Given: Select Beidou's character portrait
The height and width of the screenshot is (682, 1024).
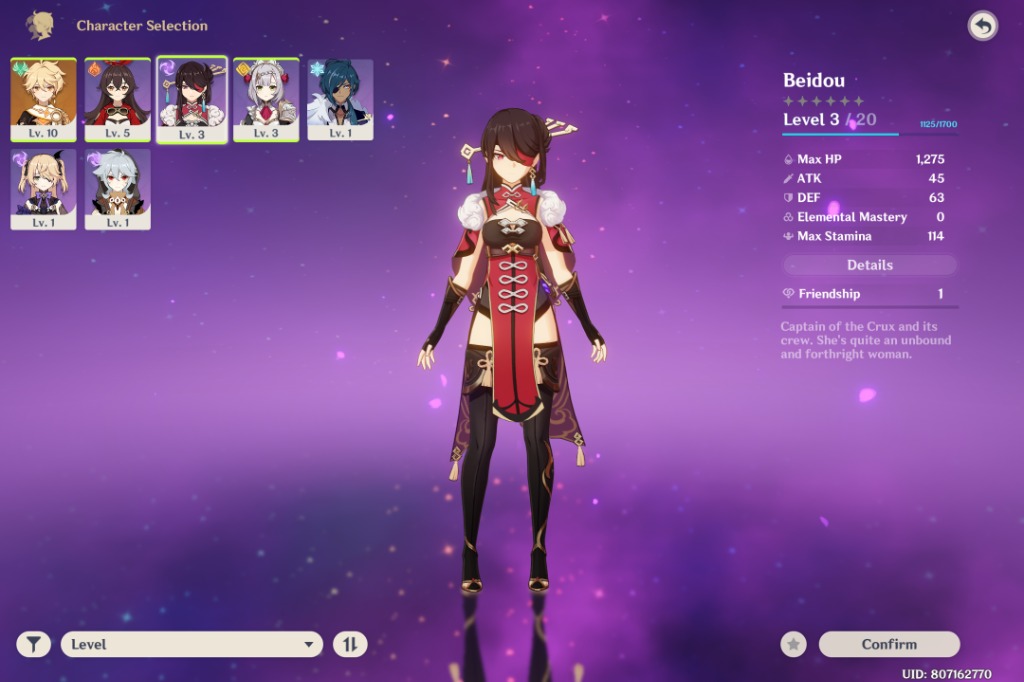Looking at the screenshot, I should (192, 98).
